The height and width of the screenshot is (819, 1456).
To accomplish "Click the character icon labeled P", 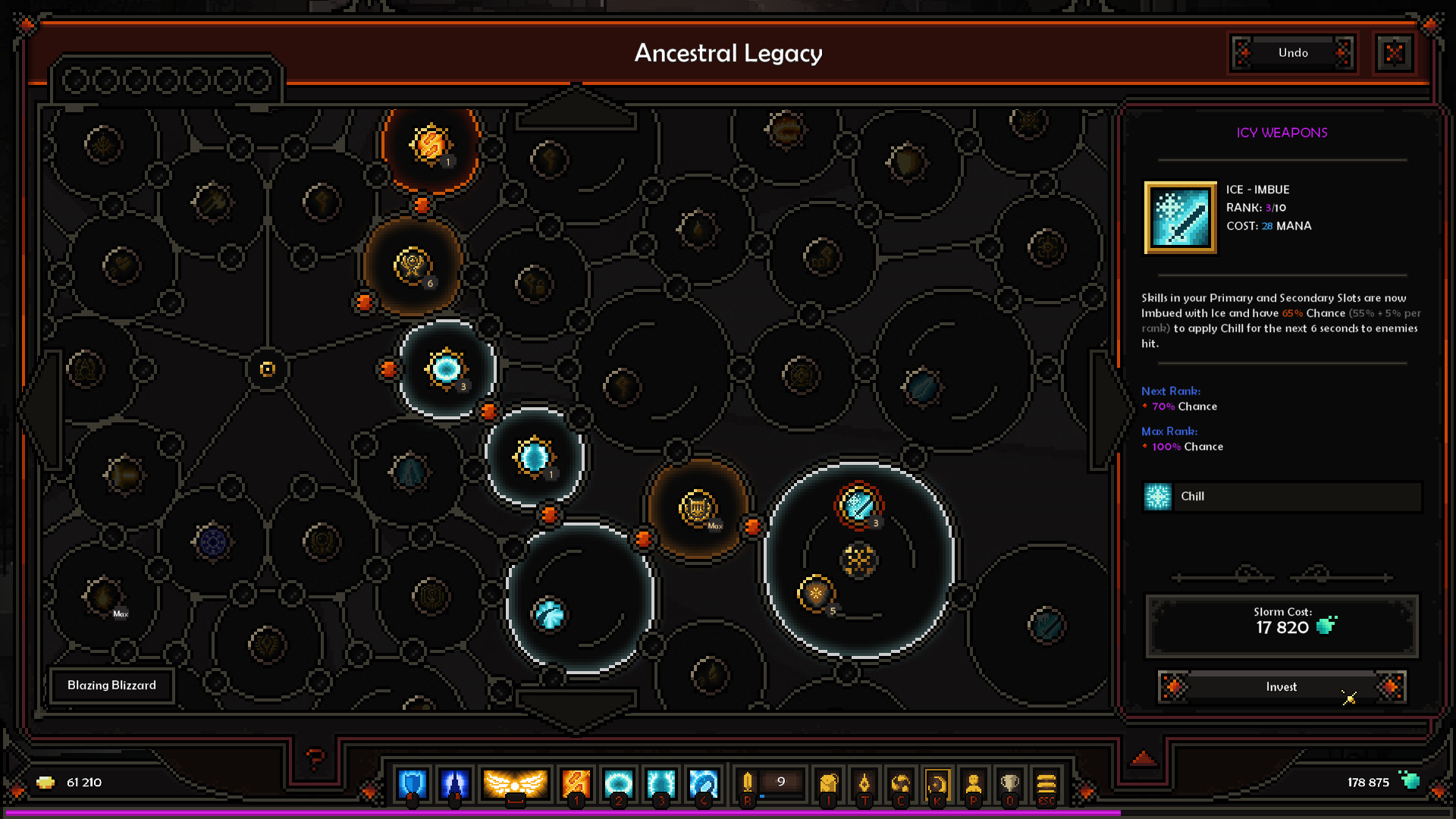I will (974, 781).
